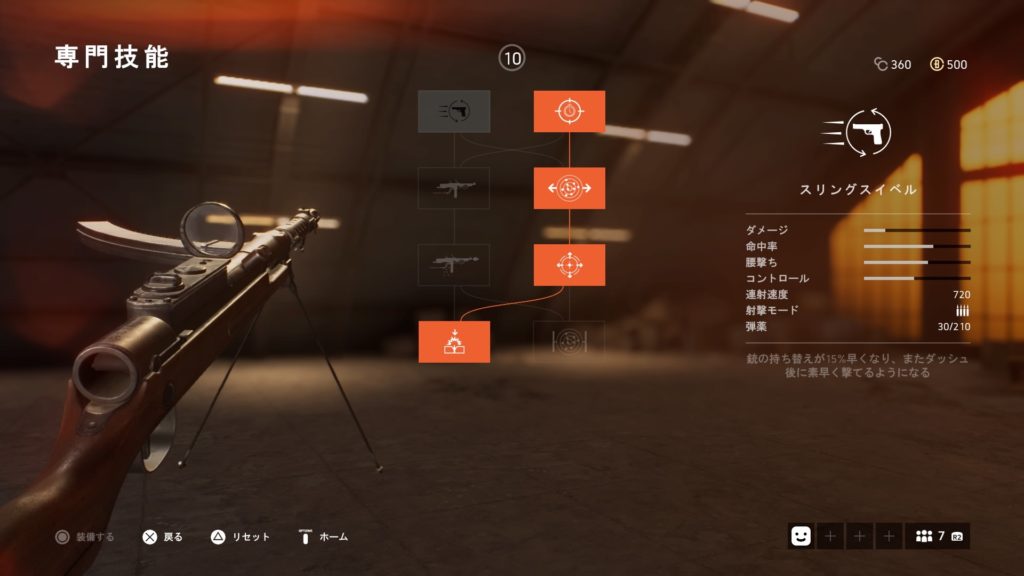
Task: Select the orange explosion-with-down-arrow specialization
Action: pyautogui.click(x=454, y=342)
